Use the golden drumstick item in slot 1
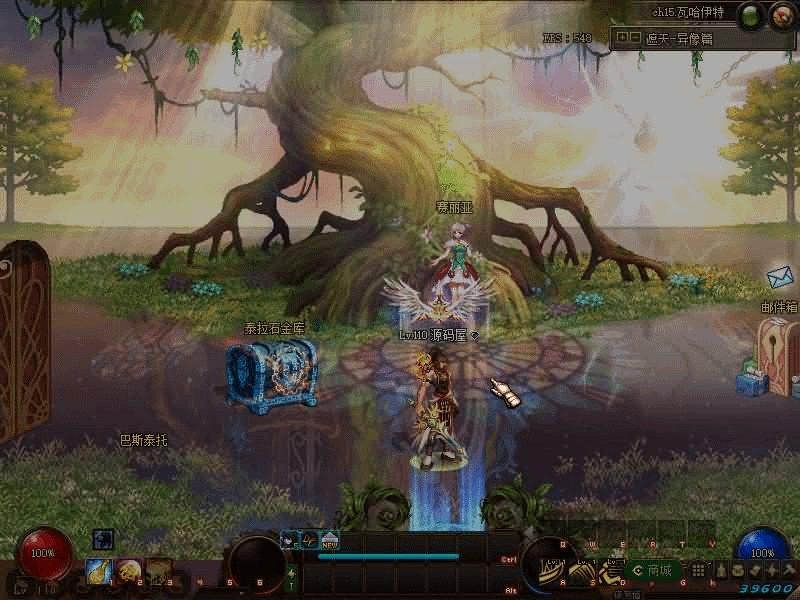This screenshot has height=600, width=800. (x=98, y=570)
